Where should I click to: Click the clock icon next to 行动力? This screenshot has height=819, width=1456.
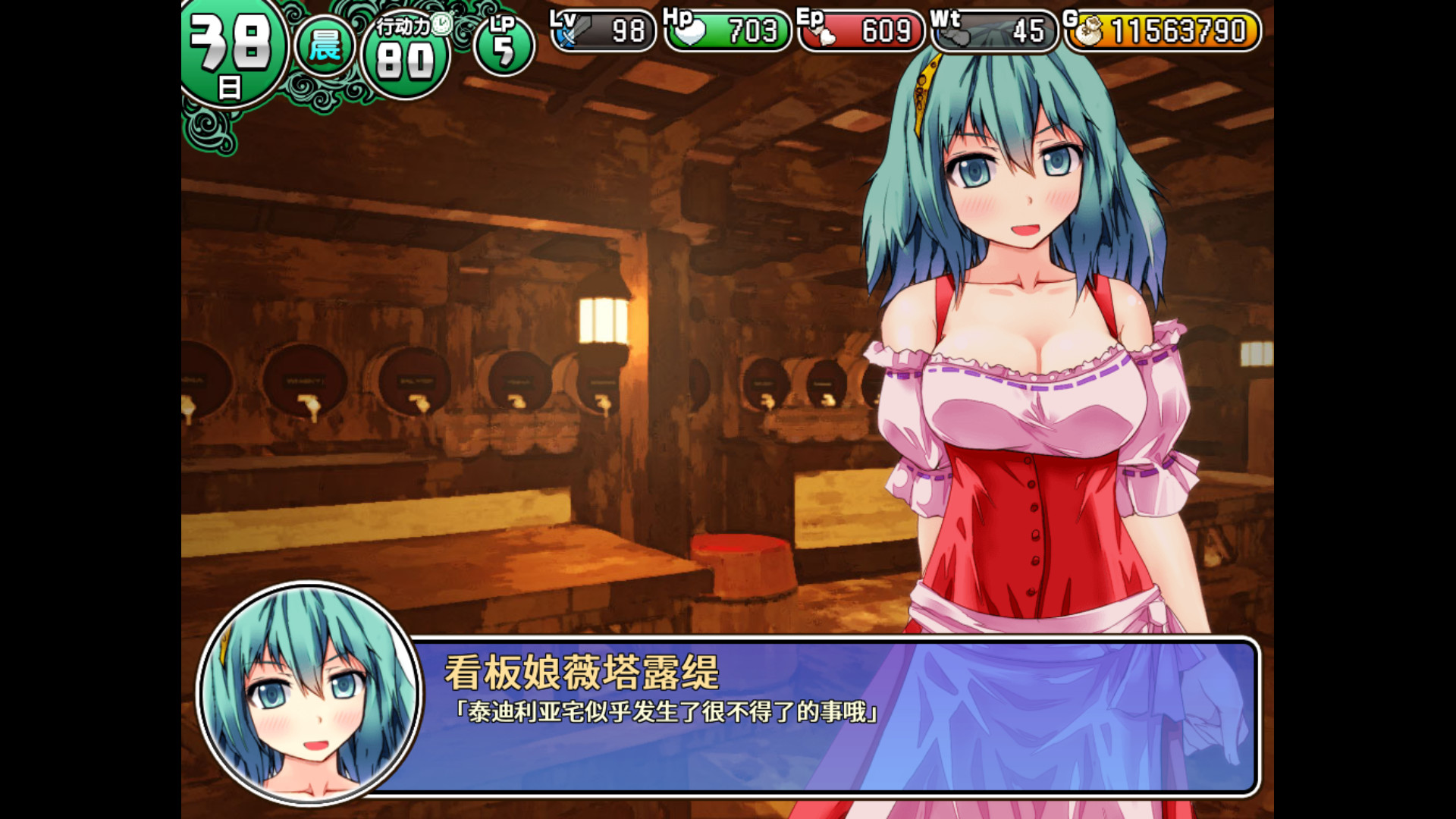click(x=443, y=25)
